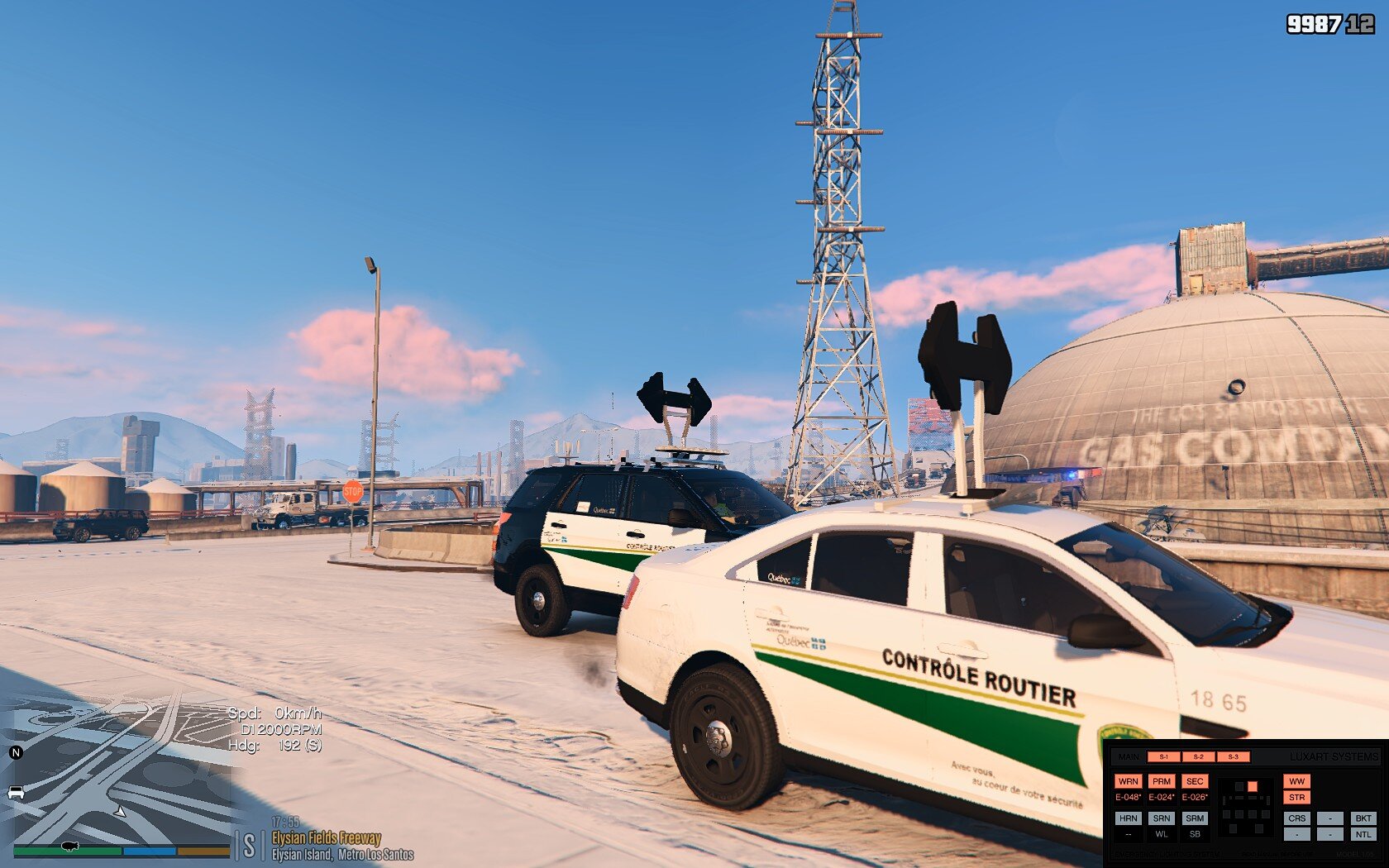Image resolution: width=1389 pixels, height=868 pixels.
Task: Activate the SRN siren button
Action: click(x=1162, y=818)
